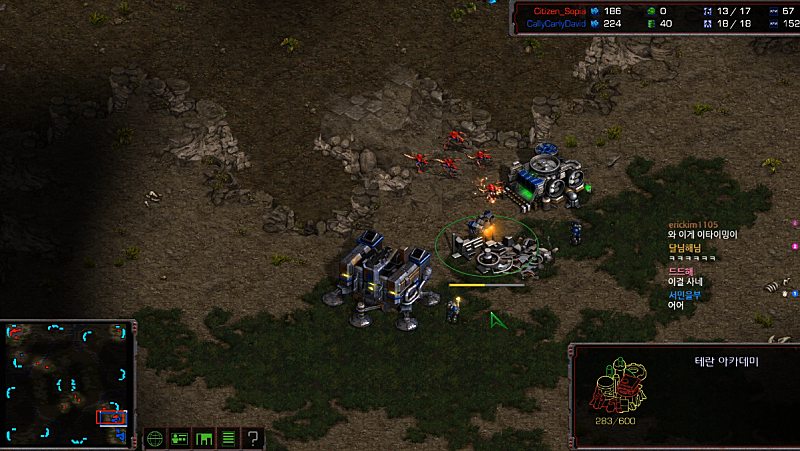Screen dimensions: 800x451
Task: Click the globe icon button beside the minimap
Action: tap(155, 438)
